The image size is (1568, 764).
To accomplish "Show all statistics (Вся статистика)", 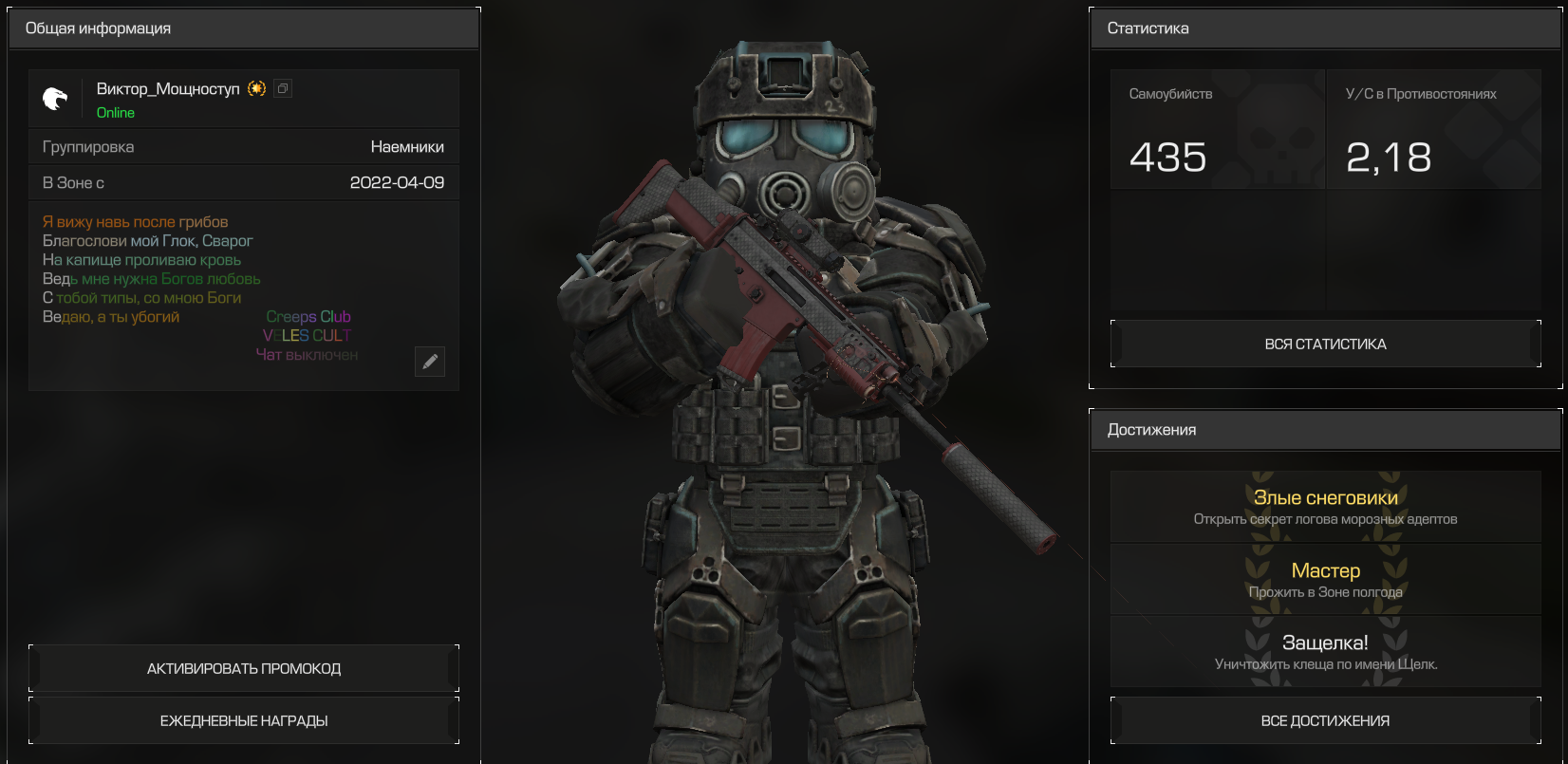I will [1325, 344].
